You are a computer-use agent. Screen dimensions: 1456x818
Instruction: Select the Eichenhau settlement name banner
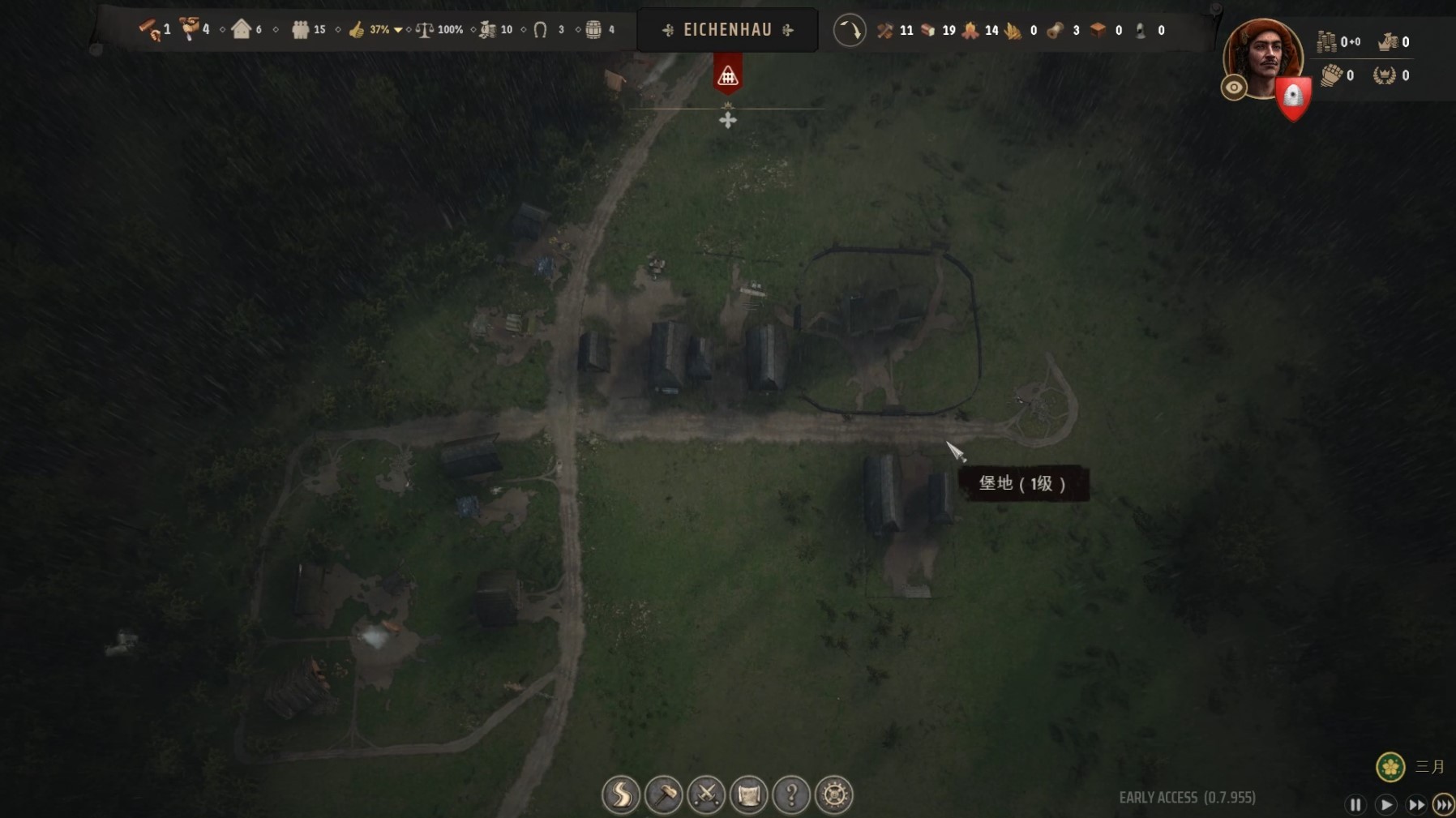pos(727,30)
